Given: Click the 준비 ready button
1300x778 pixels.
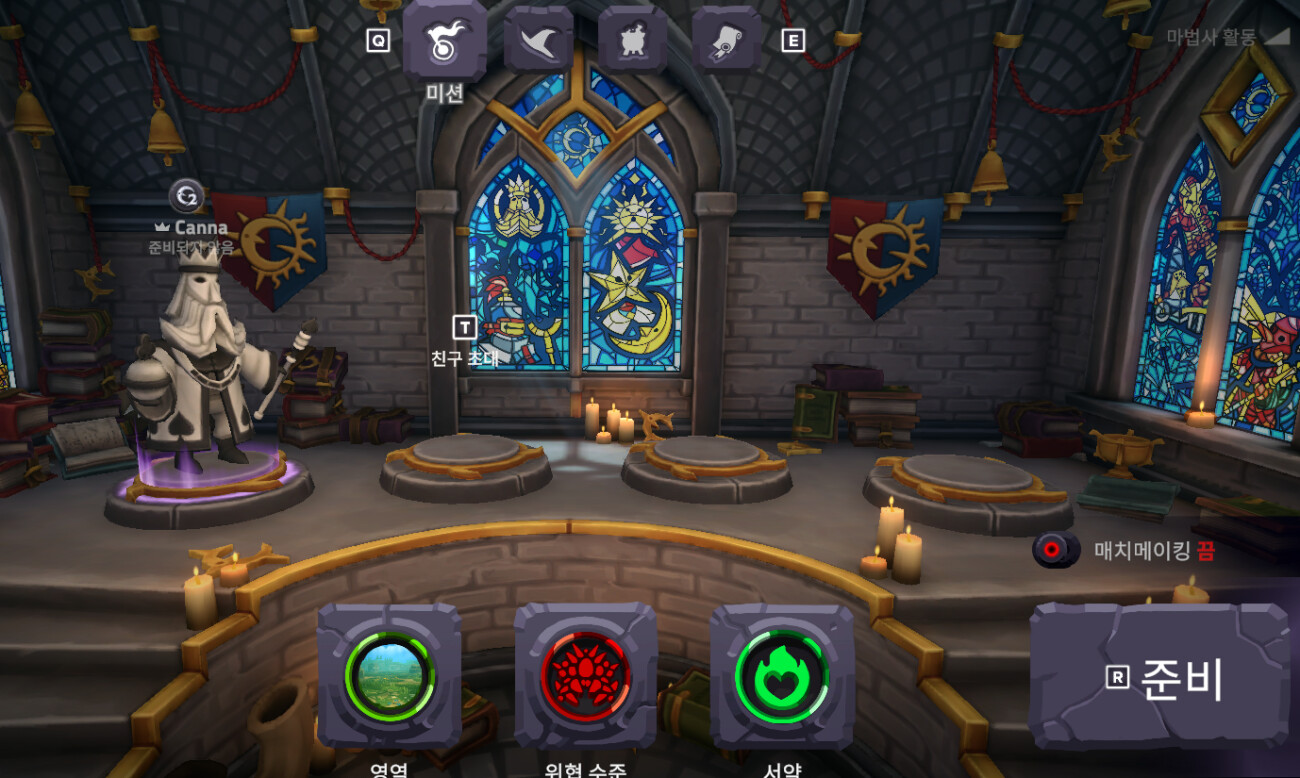Looking at the screenshot, I should coord(1160,677).
